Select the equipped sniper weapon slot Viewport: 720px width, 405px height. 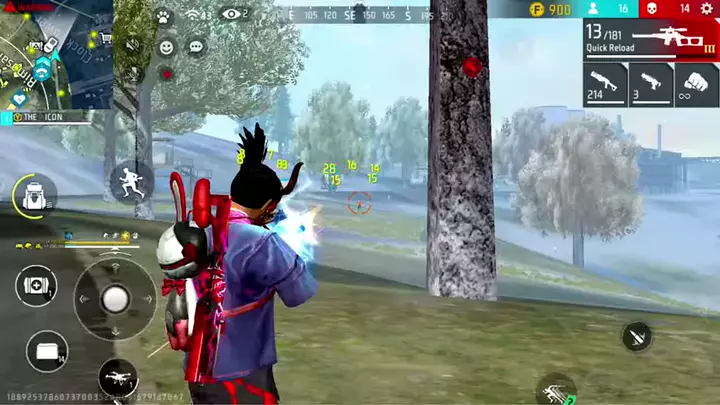click(x=651, y=40)
